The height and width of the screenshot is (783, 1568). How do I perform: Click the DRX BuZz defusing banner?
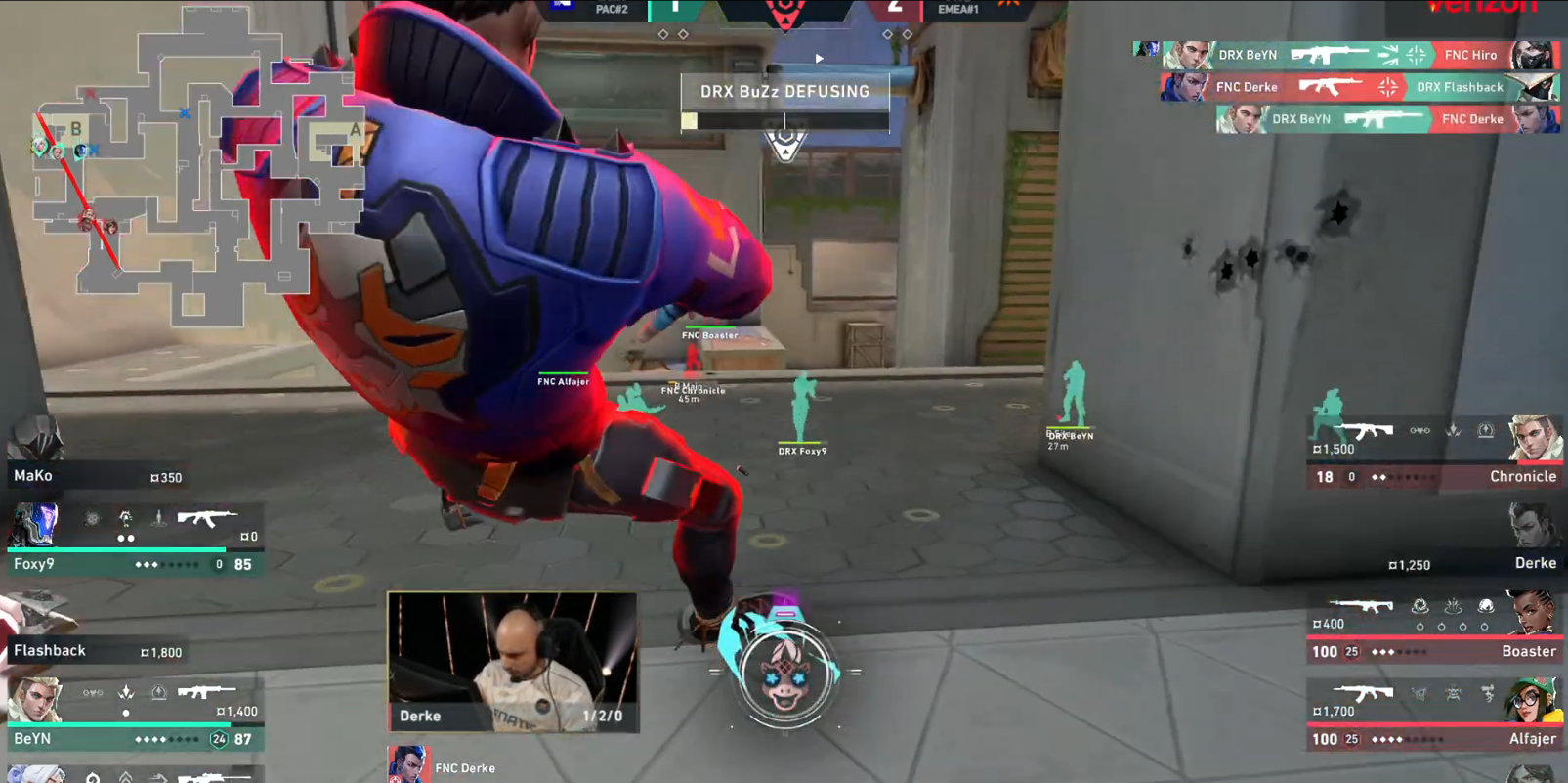(x=784, y=92)
